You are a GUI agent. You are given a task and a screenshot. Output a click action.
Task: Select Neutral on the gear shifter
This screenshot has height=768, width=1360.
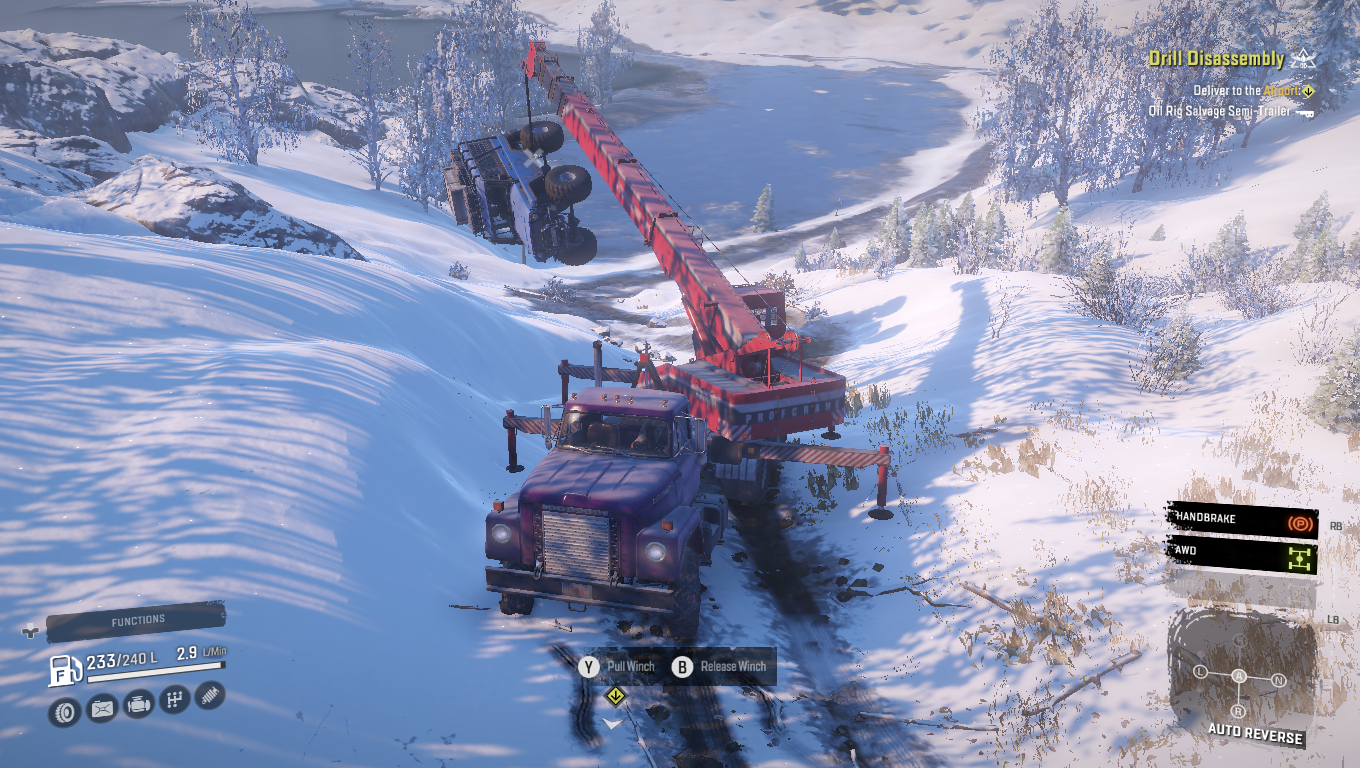(1278, 681)
